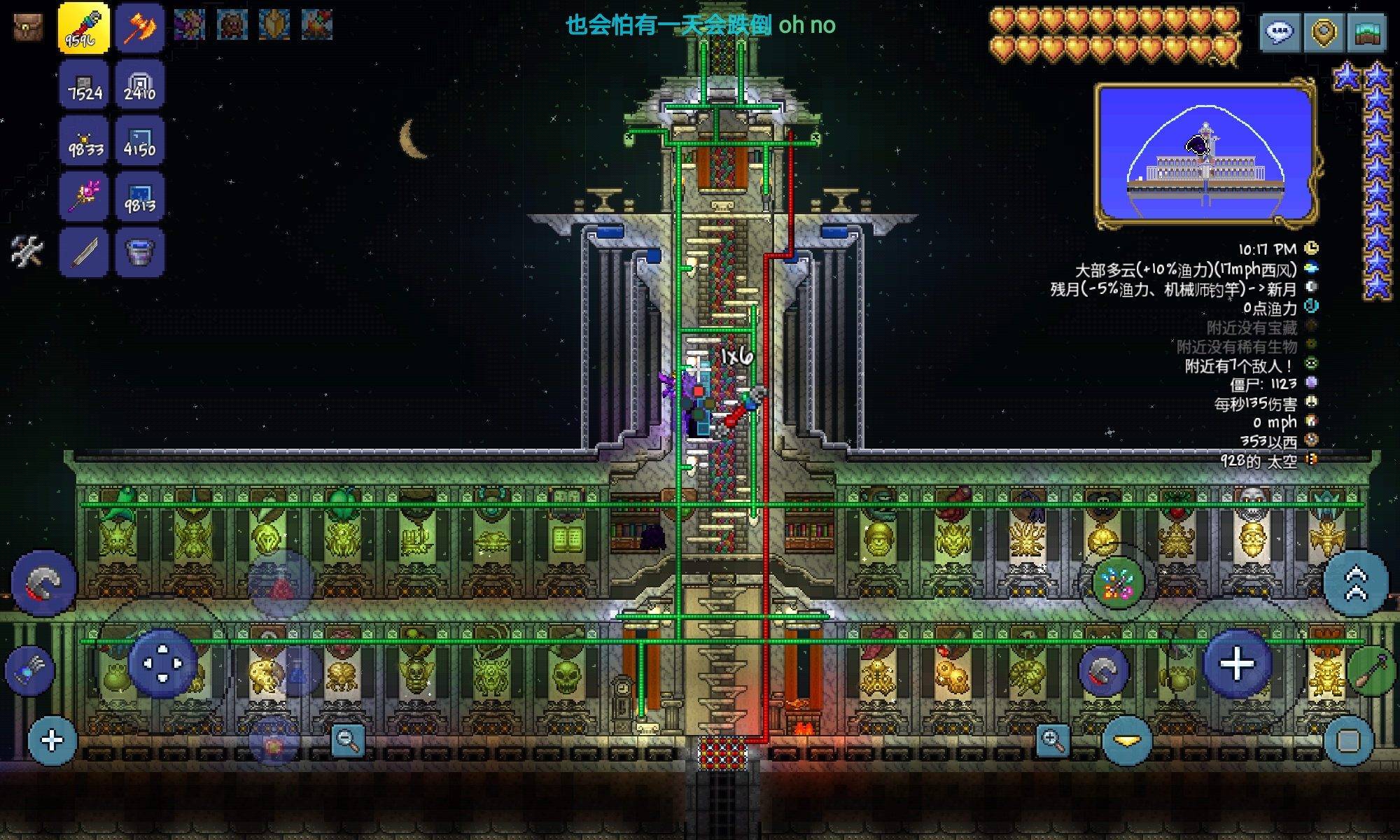
Task: Select the golden hamaxe hotbar slot
Action: point(139,27)
